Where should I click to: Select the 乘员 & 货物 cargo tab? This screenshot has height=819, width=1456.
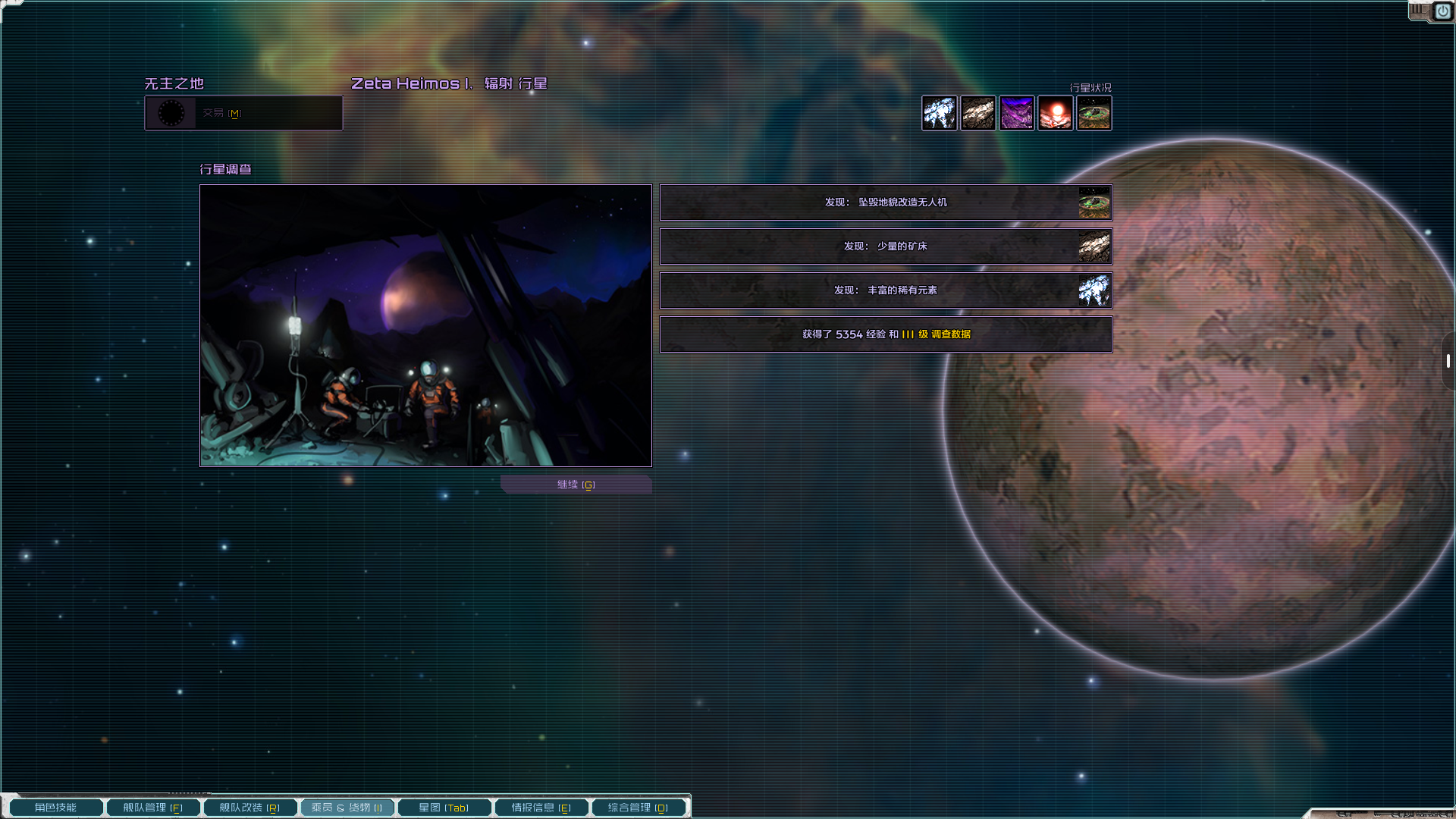347,808
